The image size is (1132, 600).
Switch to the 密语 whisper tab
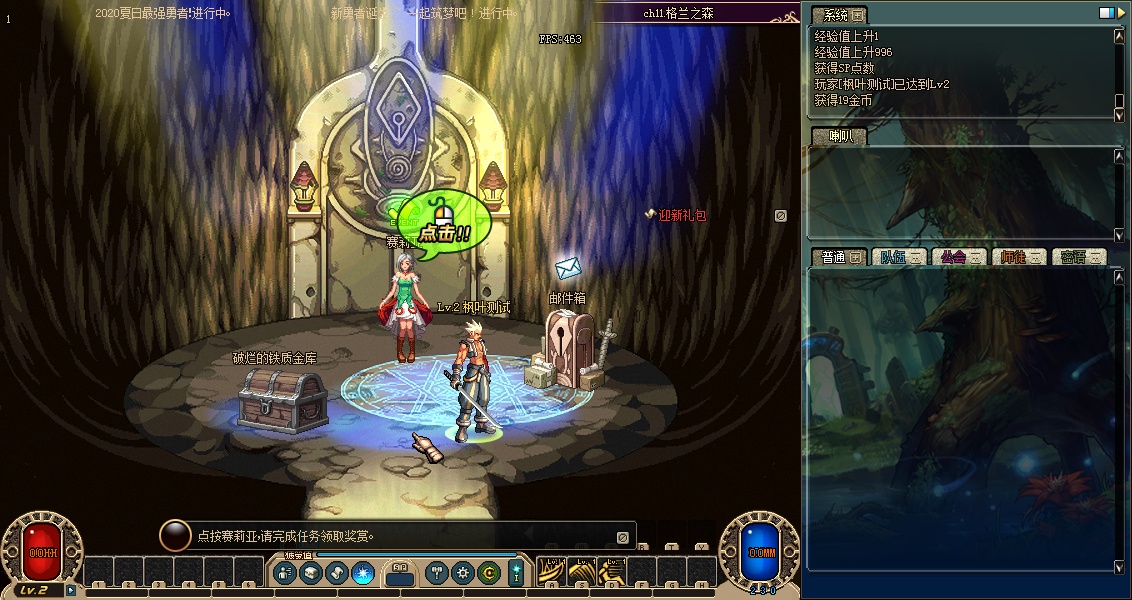click(1078, 257)
